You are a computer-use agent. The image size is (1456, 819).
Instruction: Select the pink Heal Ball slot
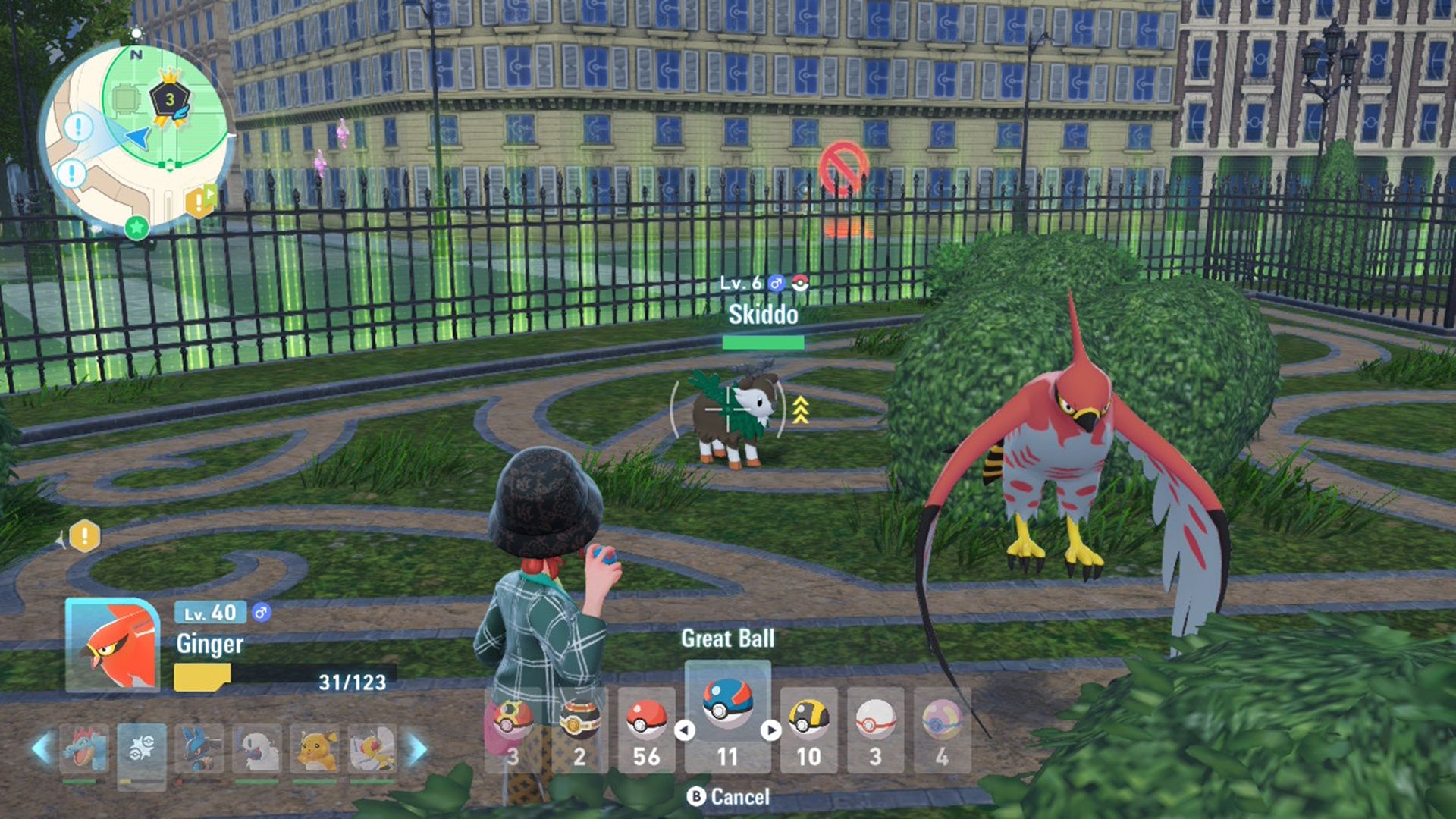coord(942,729)
